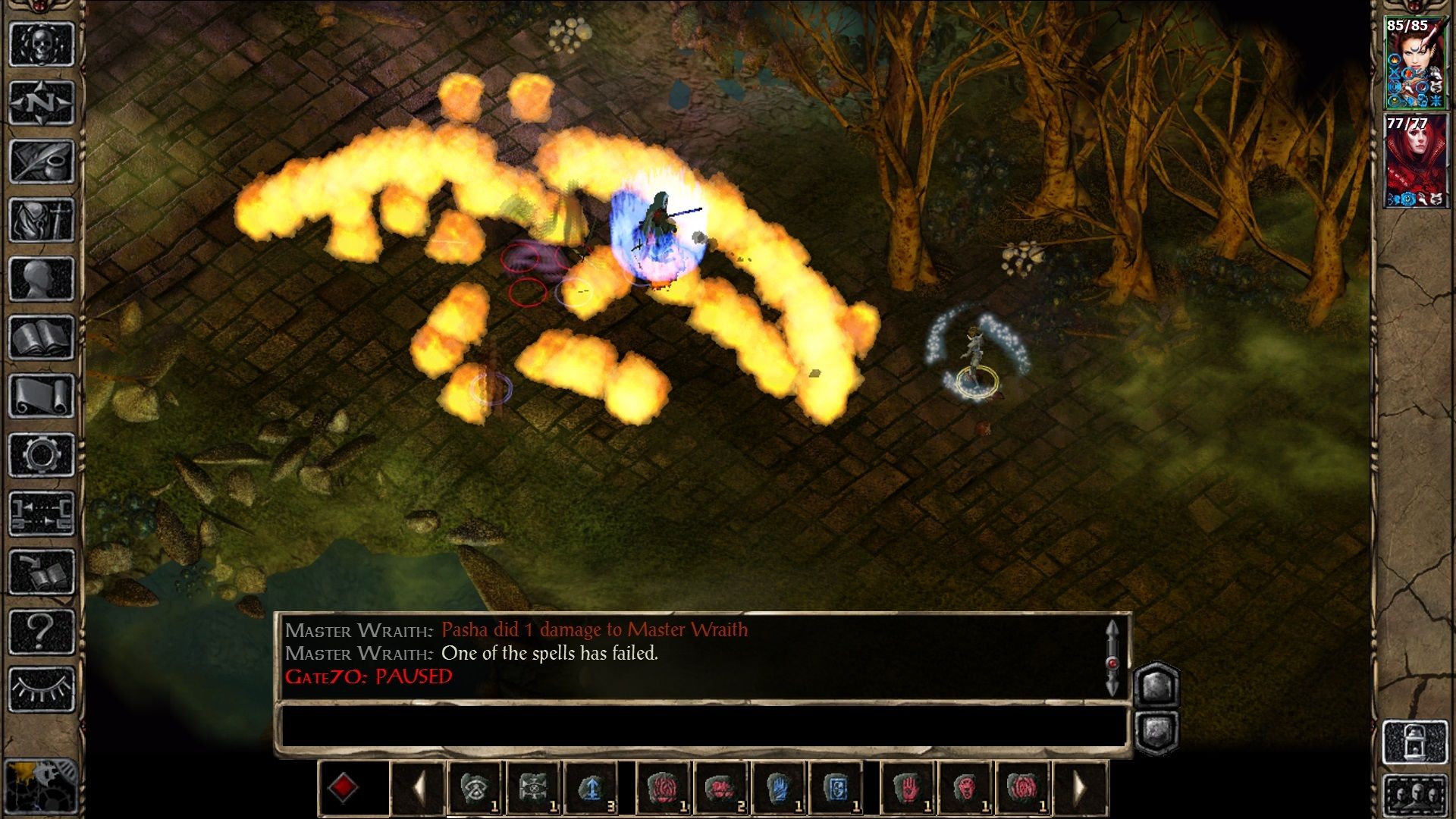Open the area map with the compass
The image size is (1456, 819).
pos(42,102)
